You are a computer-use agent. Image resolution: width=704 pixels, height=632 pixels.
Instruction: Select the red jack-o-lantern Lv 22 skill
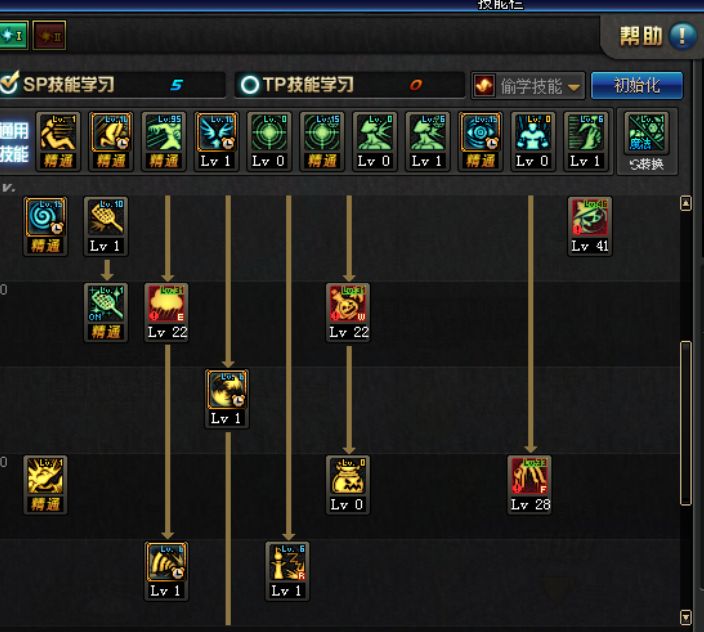(347, 305)
